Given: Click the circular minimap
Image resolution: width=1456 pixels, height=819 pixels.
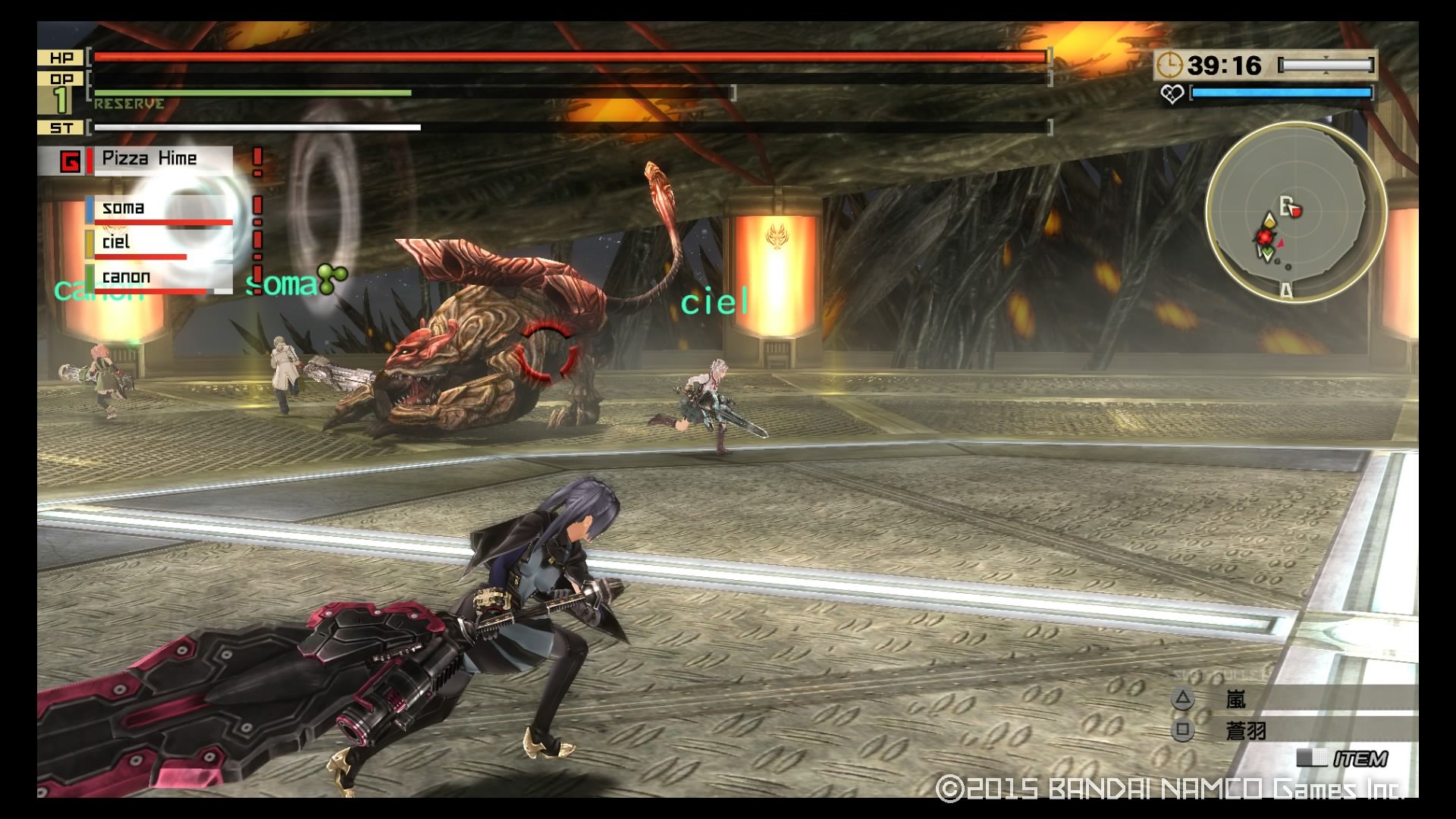Looking at the screenshot, I should [x=1295, y=212].
